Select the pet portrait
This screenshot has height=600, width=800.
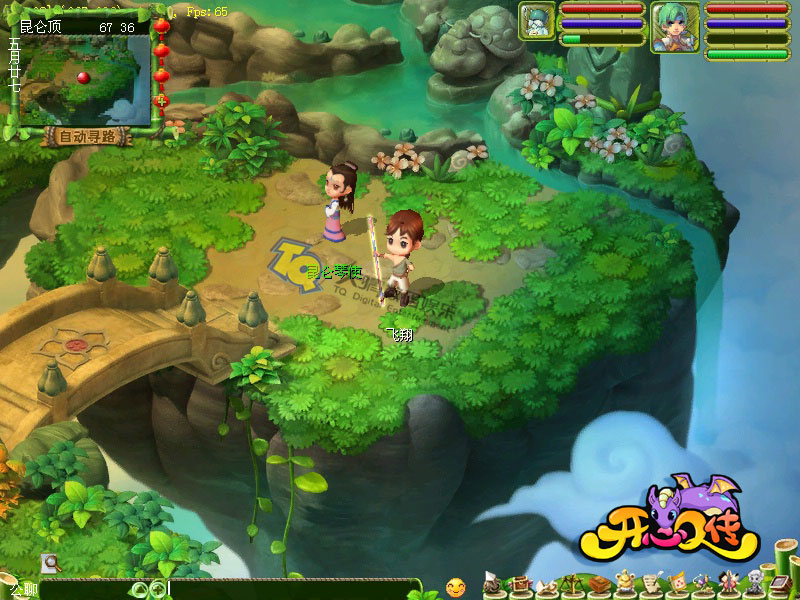tap(536, 22)
